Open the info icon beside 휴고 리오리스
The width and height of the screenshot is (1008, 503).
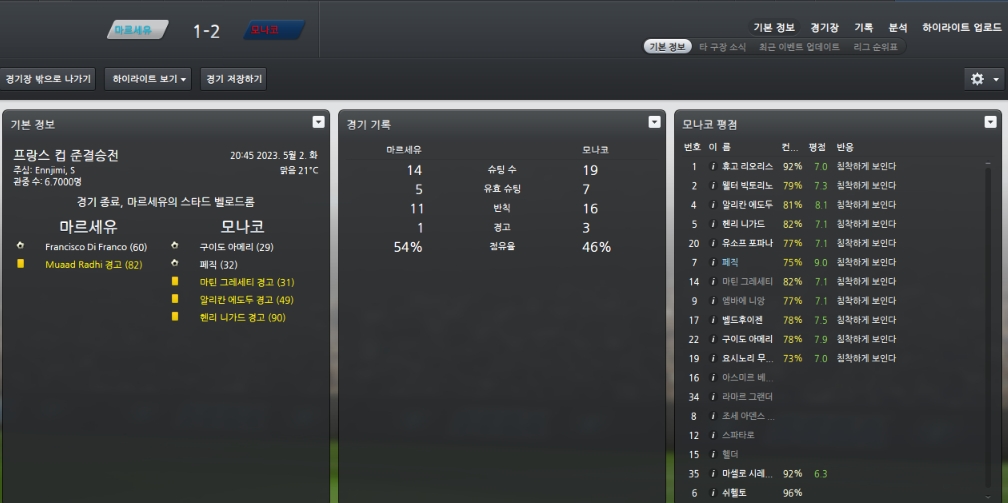[x=713, y=166]
